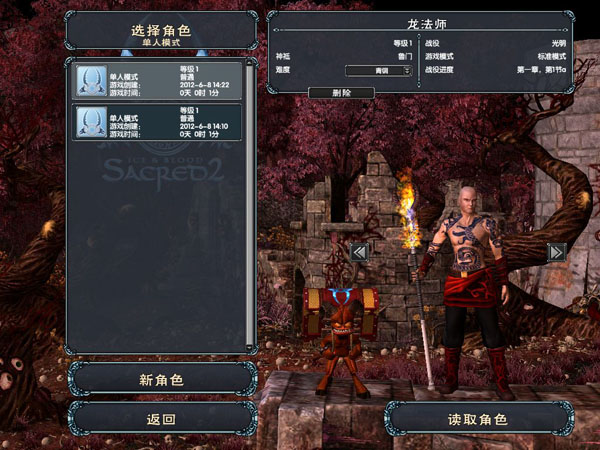This screenshot has height=450, width=600.
Task: Open the 难度 difficulty dropdown
Action: (379, 70)
